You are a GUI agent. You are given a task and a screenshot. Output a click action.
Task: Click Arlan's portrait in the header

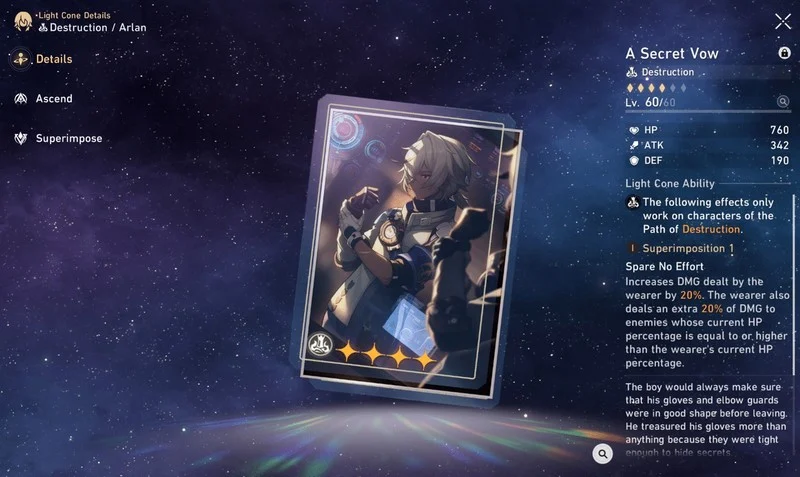click(x=22, y=21)
